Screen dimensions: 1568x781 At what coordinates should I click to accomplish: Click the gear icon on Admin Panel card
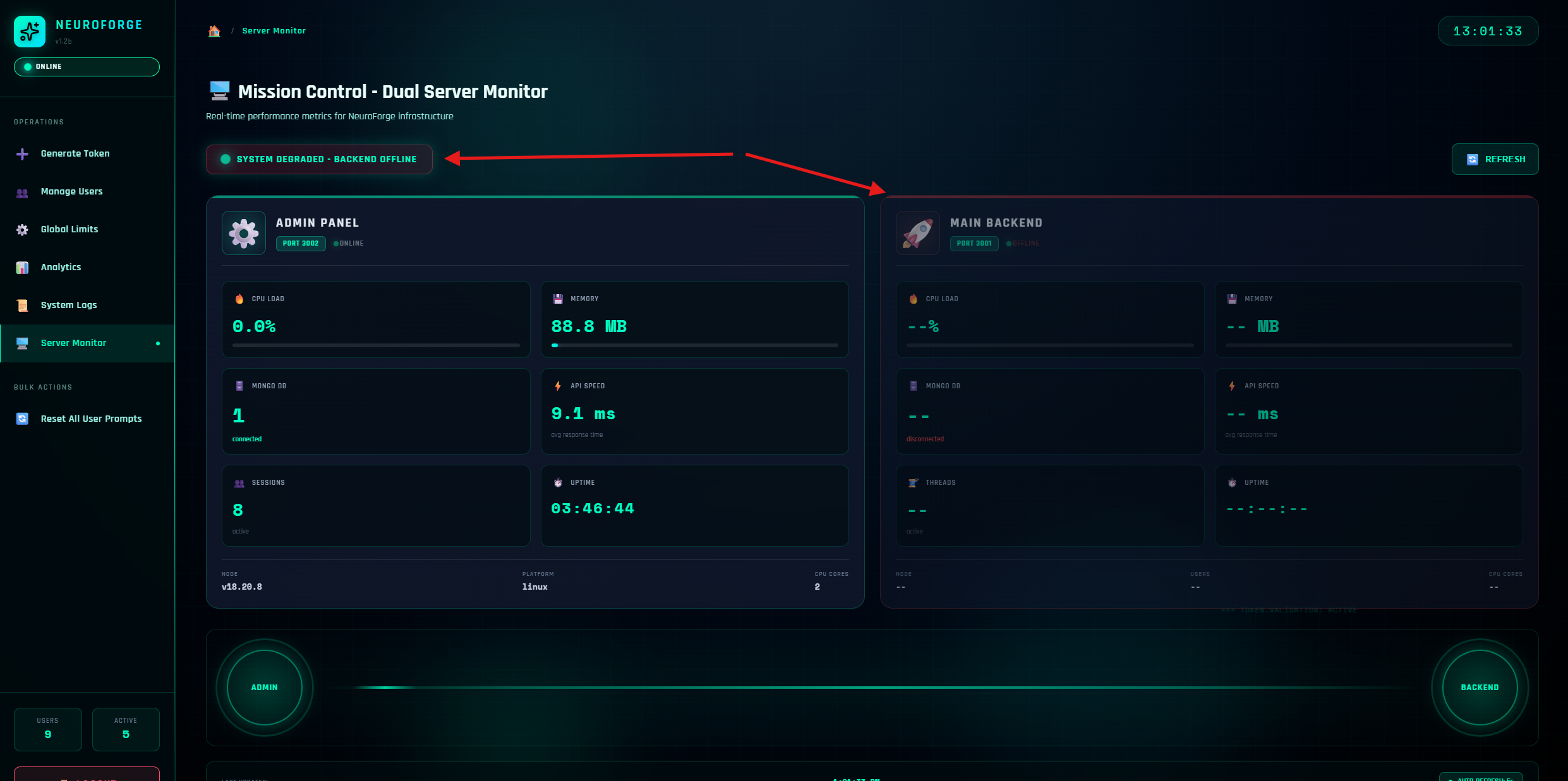point(243,233)
